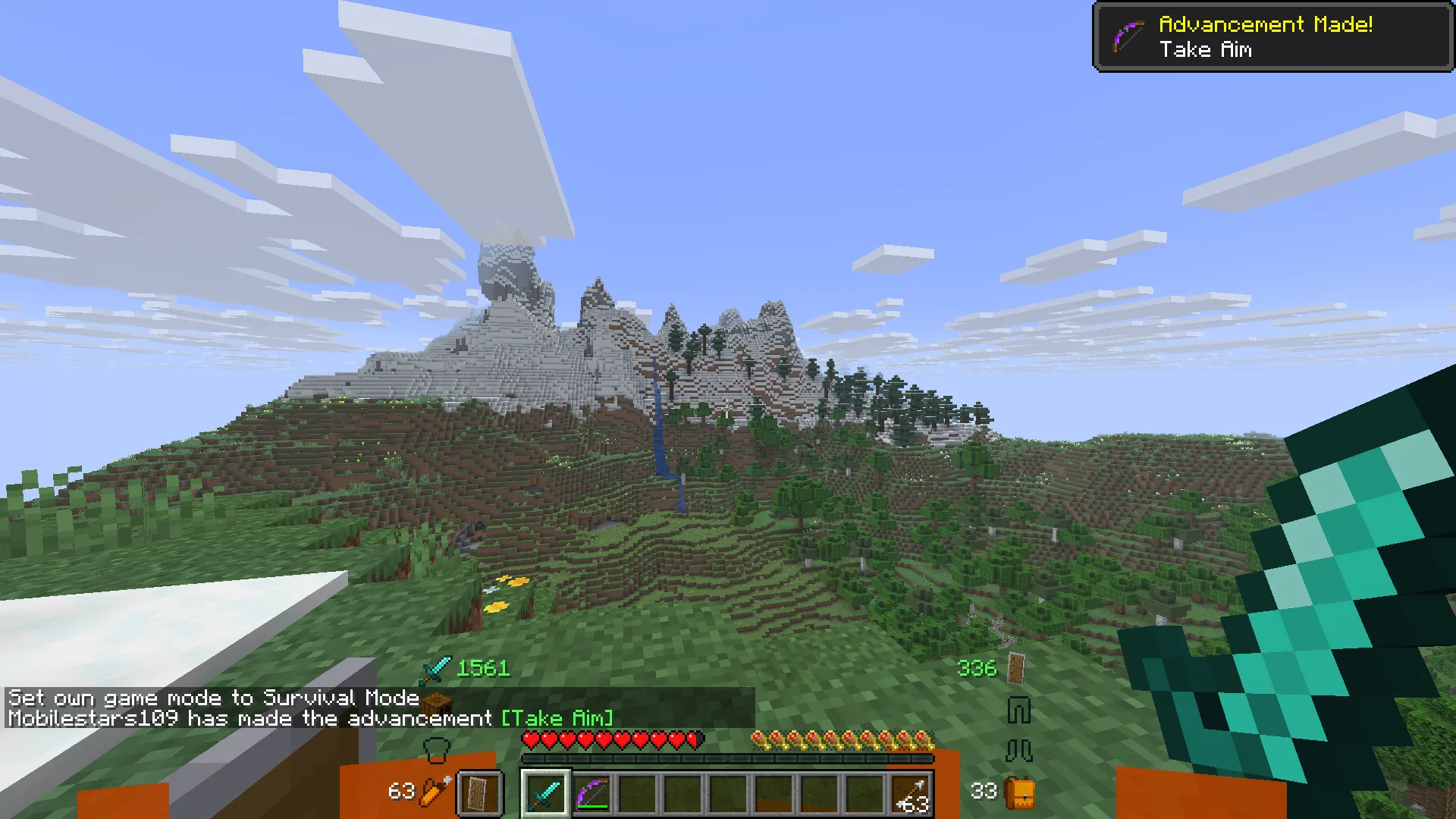This screenshot has width=1456, height=819.
Task: Click the shield icon beside the 336 counter
Action: [1015, 669]
